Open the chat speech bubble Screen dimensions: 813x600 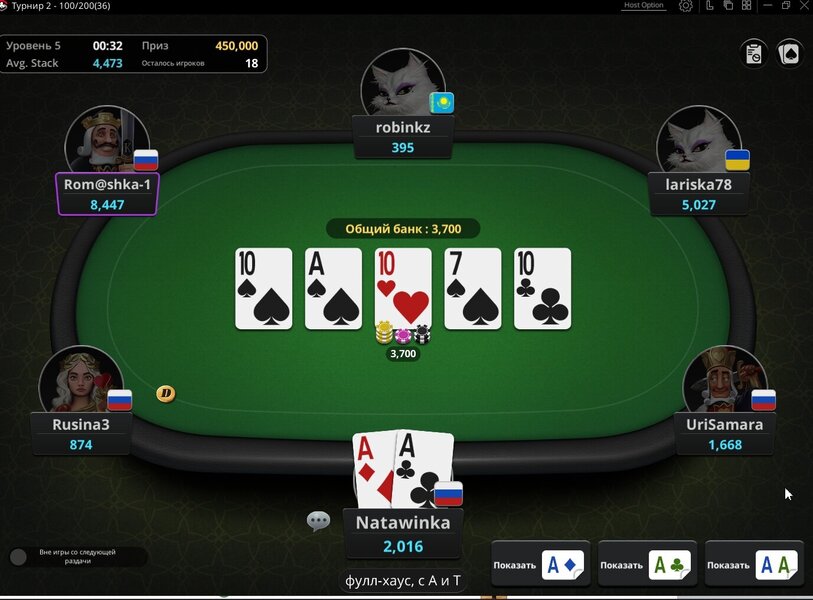click(x=319, y=521)
